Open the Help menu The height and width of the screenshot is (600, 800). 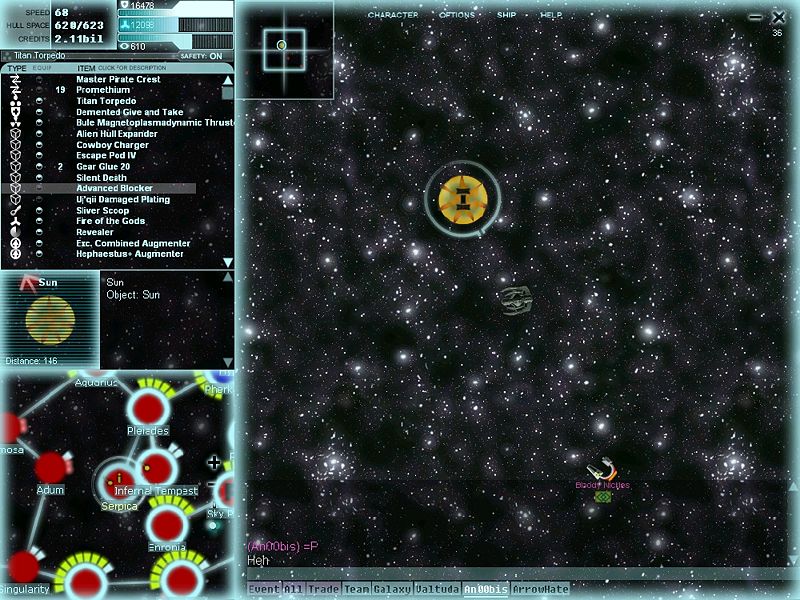[551, 16]
